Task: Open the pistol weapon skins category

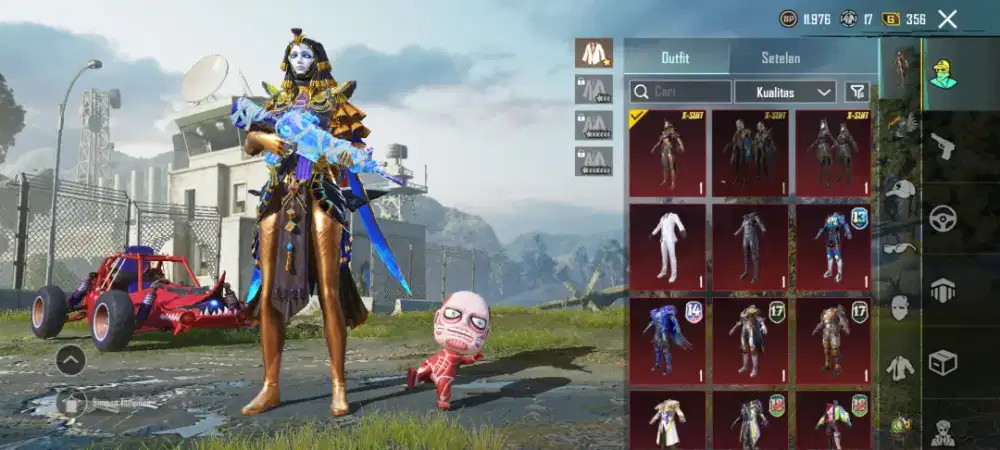Action: (942, 147)
